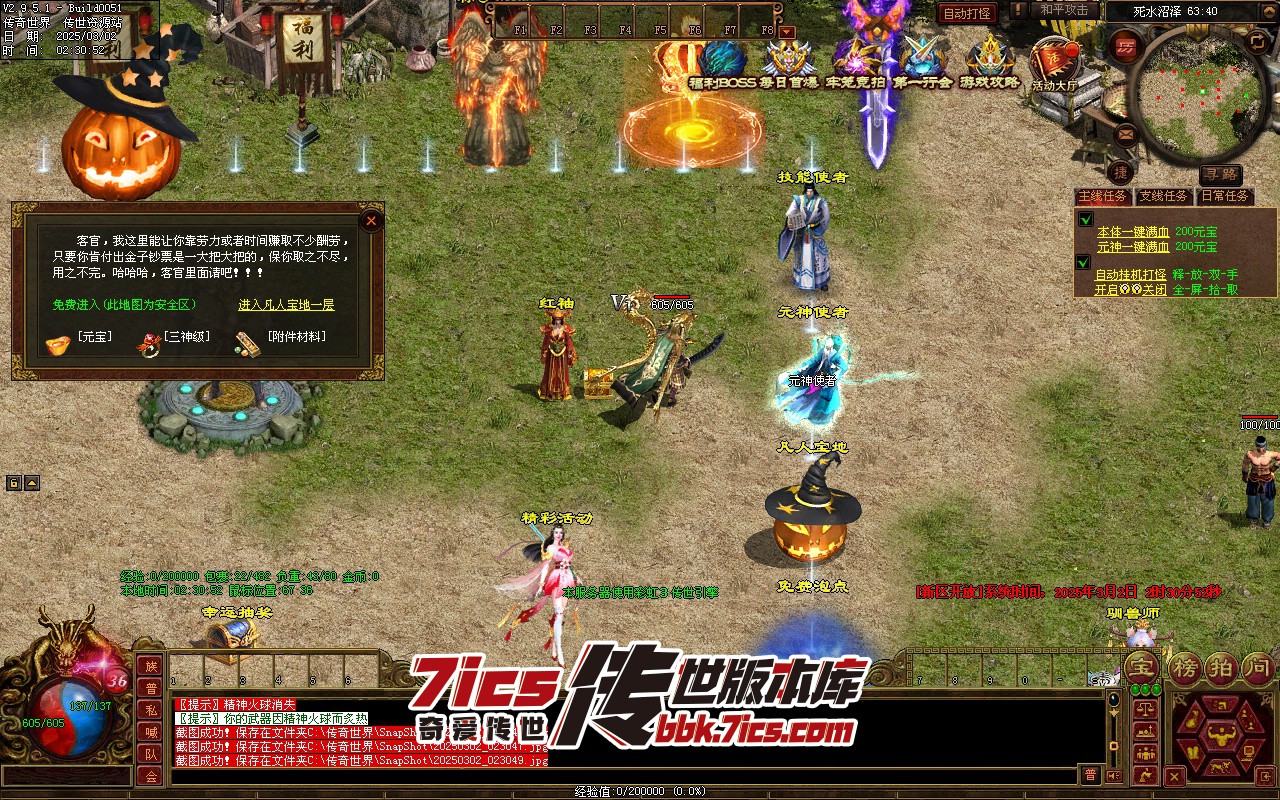
Task: Select the 喊 shout chat channel
Action: [x=151, y=732]
